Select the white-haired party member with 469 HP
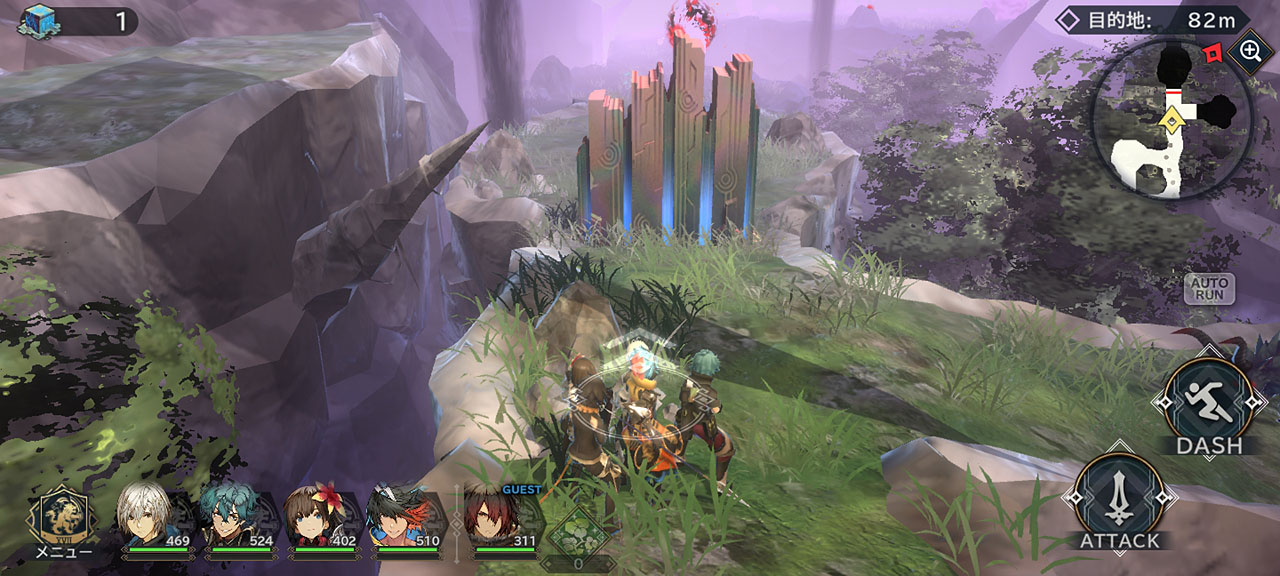Screen dimensions: 1280x576 click(x=148, y=517)
